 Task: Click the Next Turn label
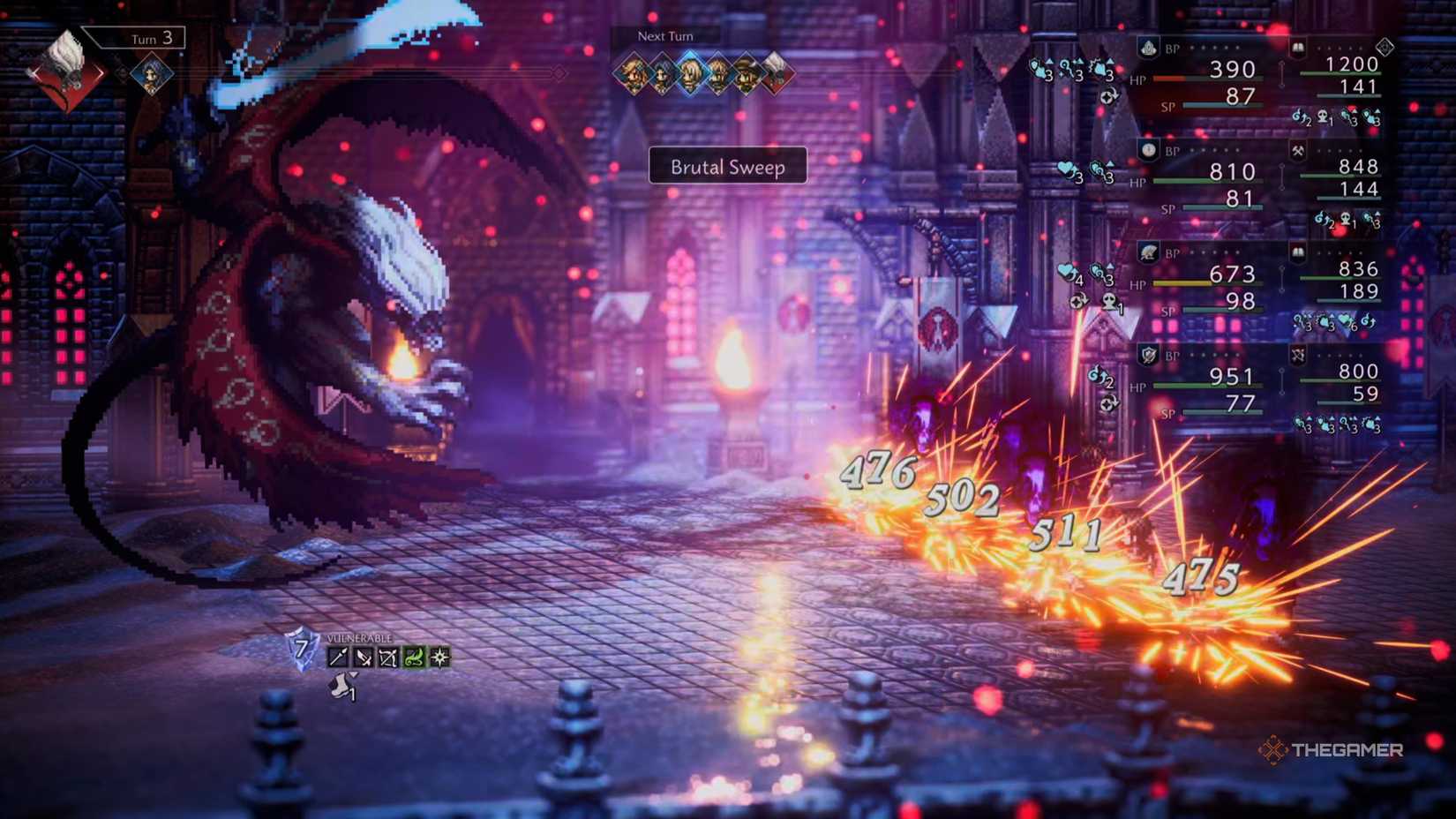pyautogui.click(x=664, y=36)
